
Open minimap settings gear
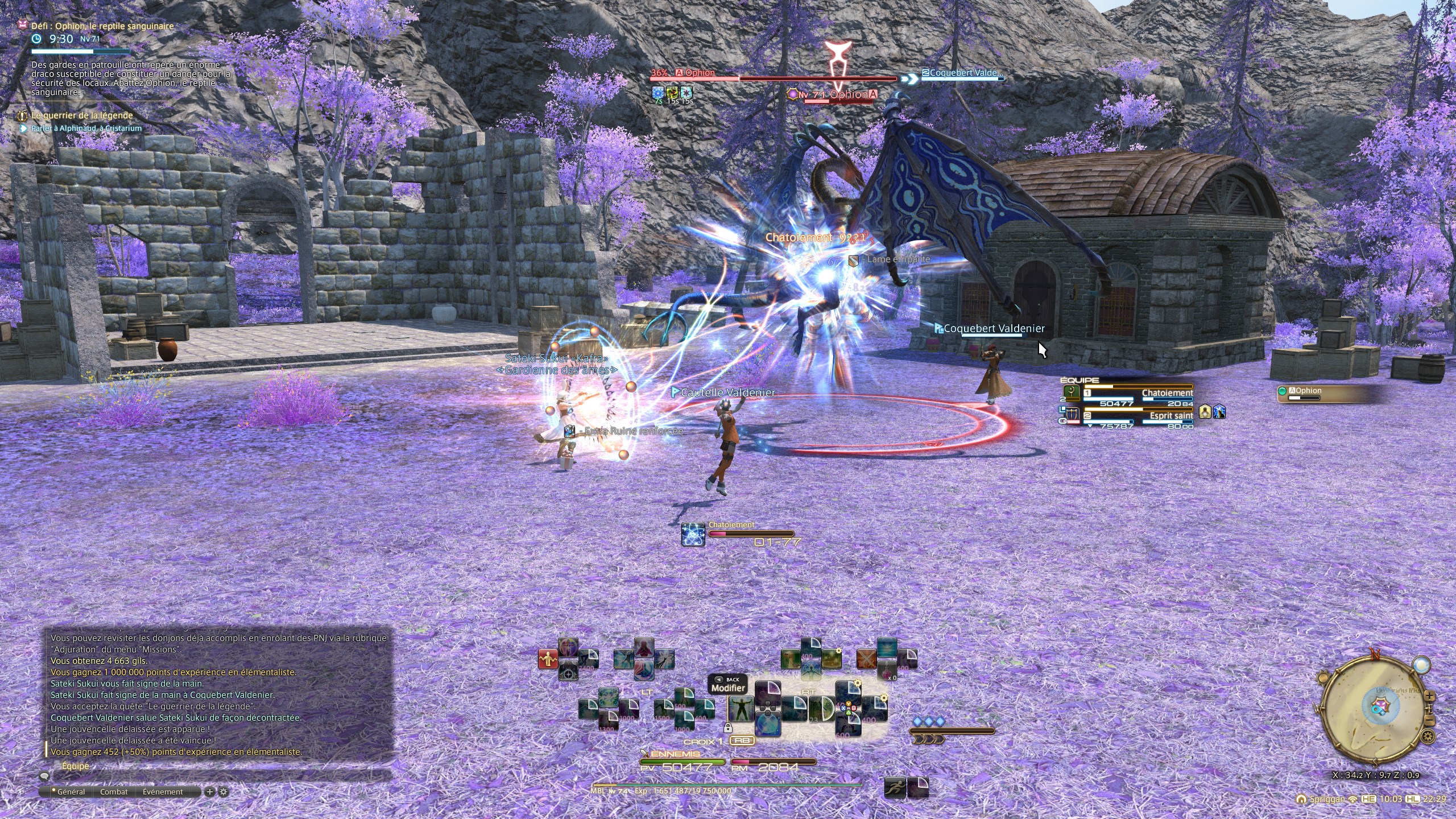(x=1428, y=737)
